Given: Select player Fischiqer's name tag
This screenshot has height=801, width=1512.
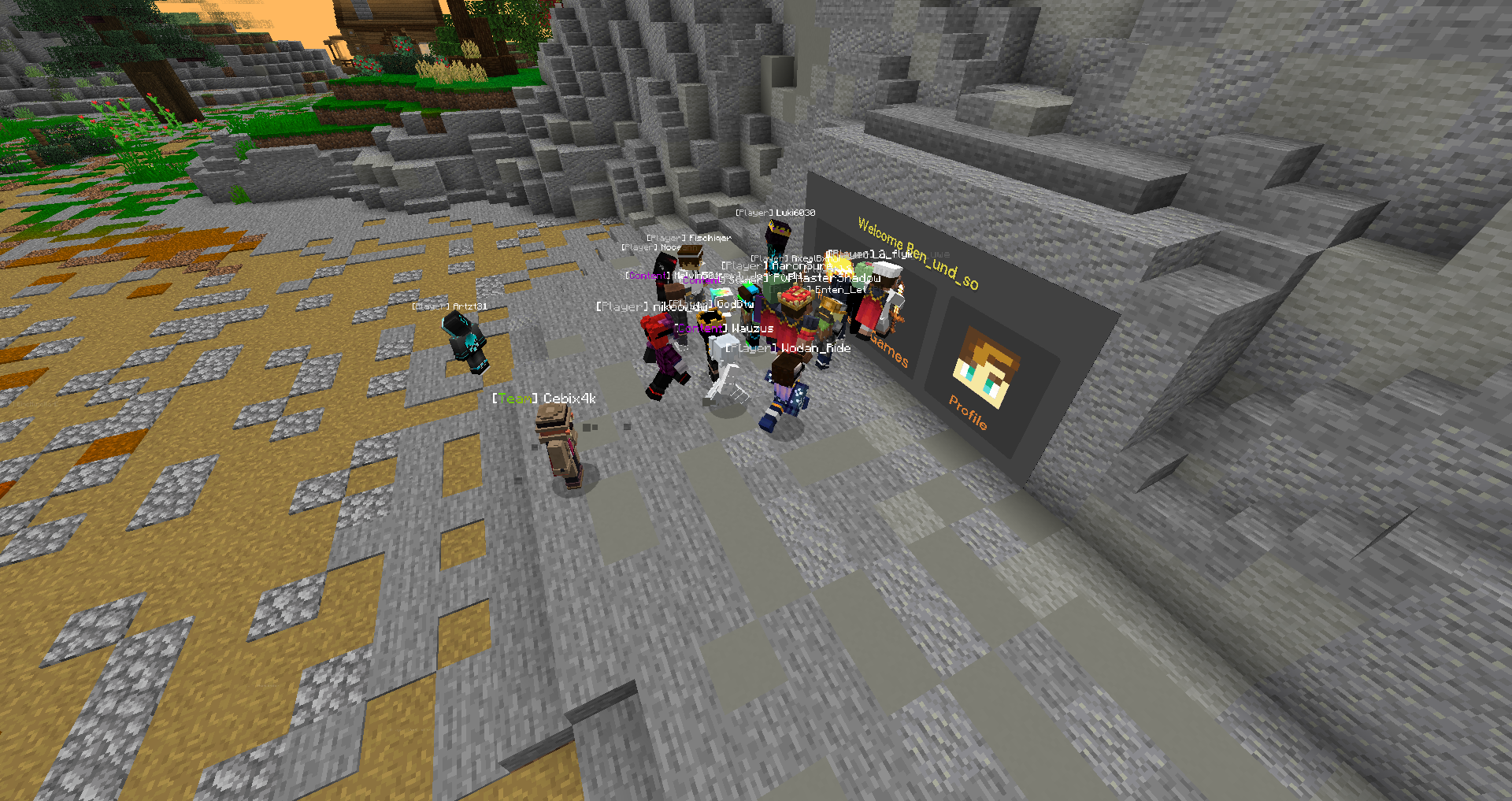Looking at the screenshot, I should click(689, 236).
